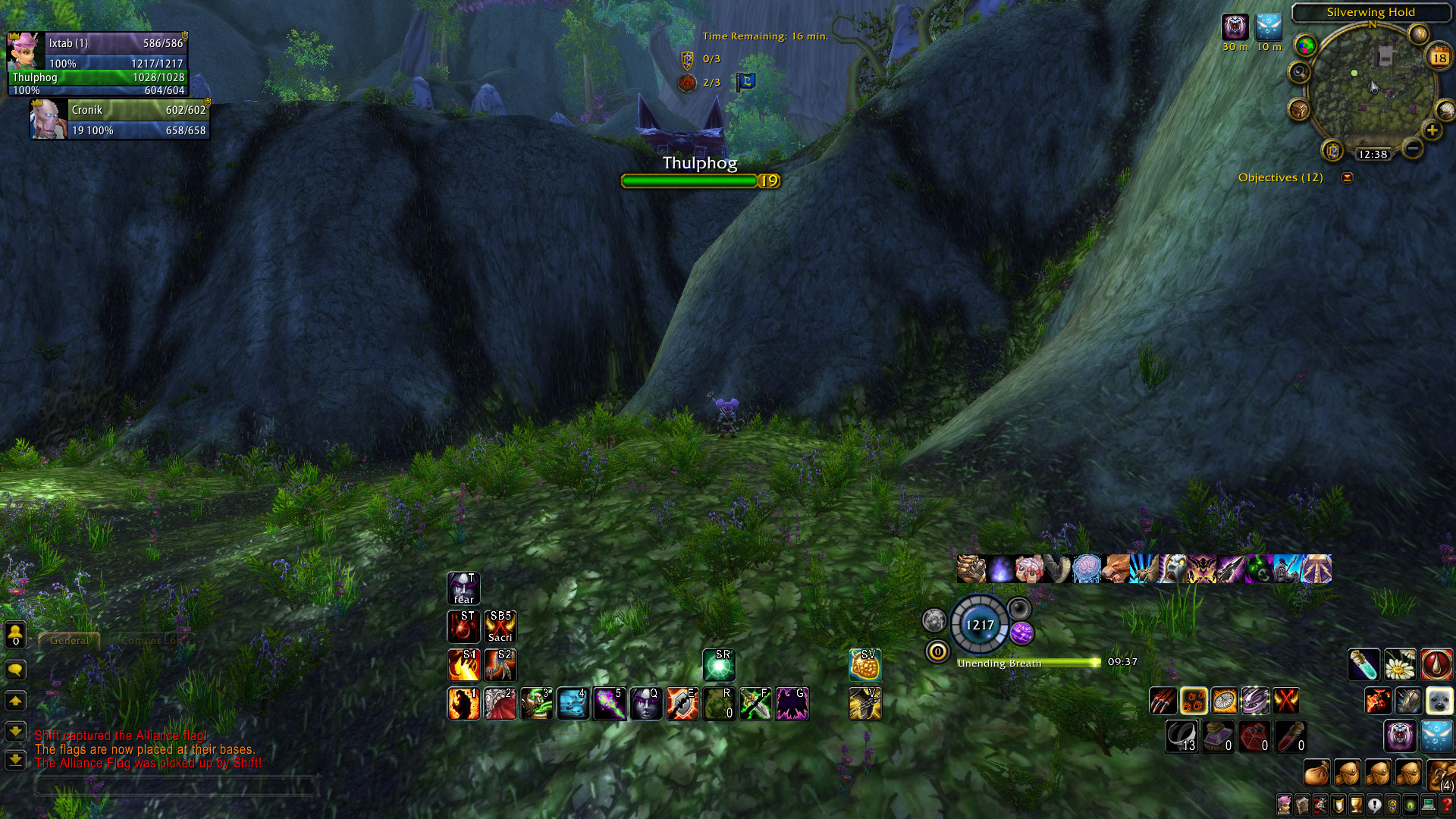Open the calendar showing day 18
1456x819 pixels.
1439,57
